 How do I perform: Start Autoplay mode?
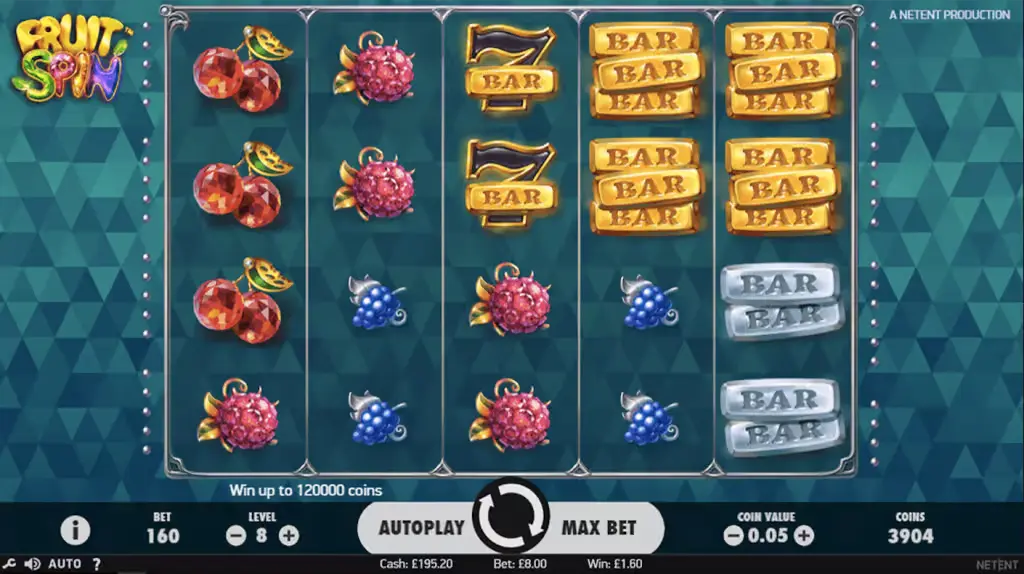point(421,527)
